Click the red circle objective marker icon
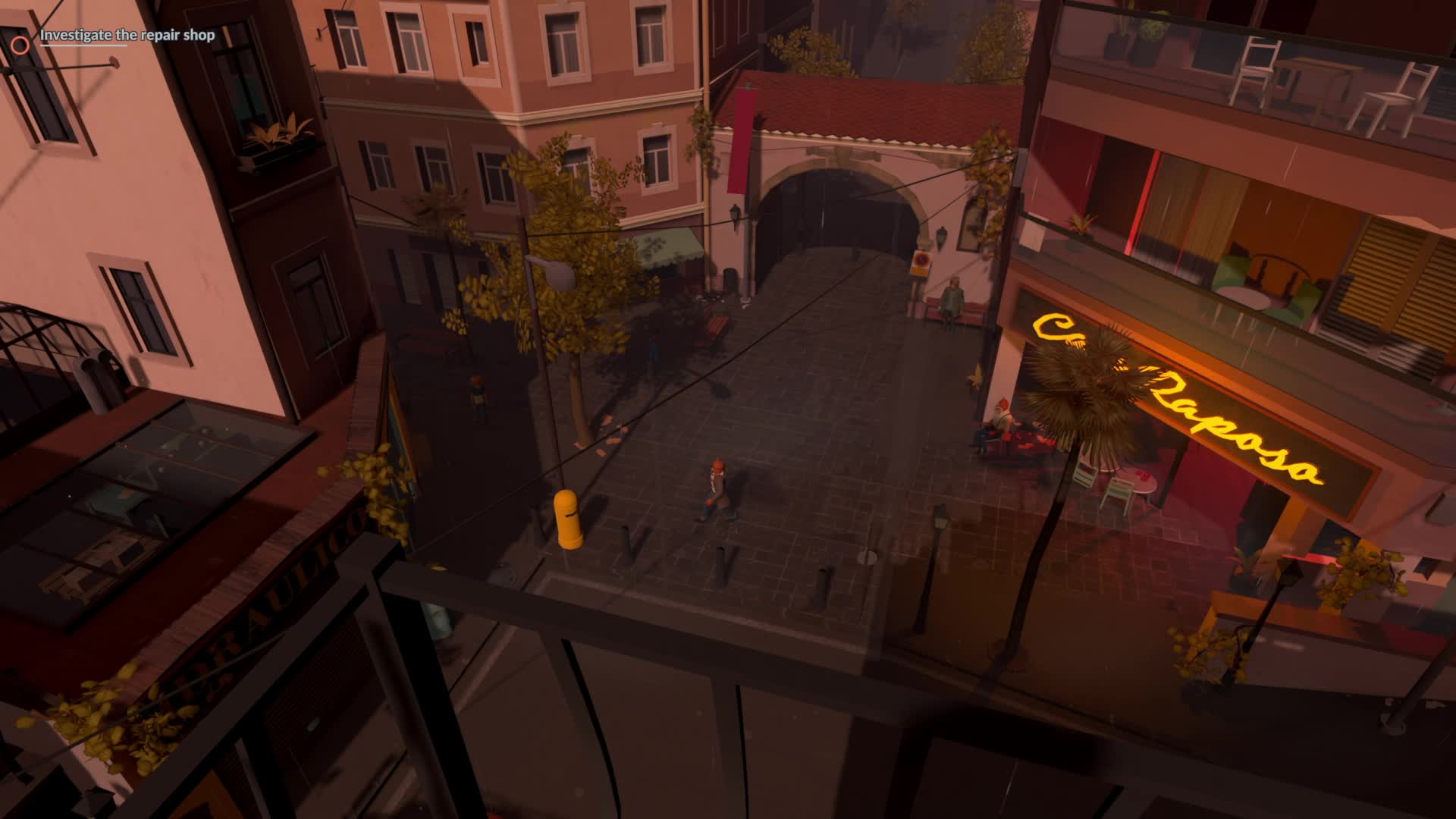The height and width of the screenshot is (819, 1456). 20,45
